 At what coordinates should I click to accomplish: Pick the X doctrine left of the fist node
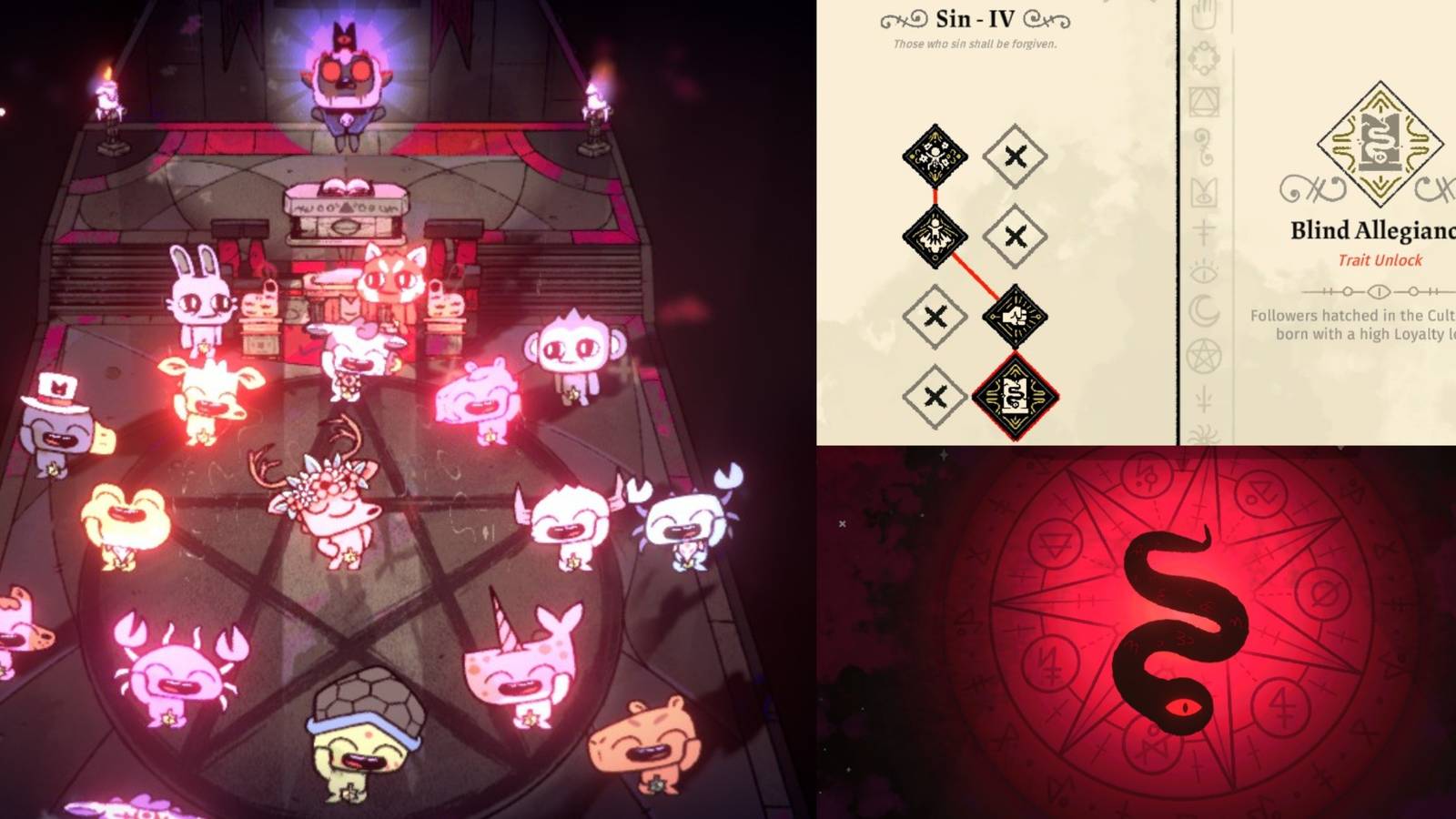point(935,316)
